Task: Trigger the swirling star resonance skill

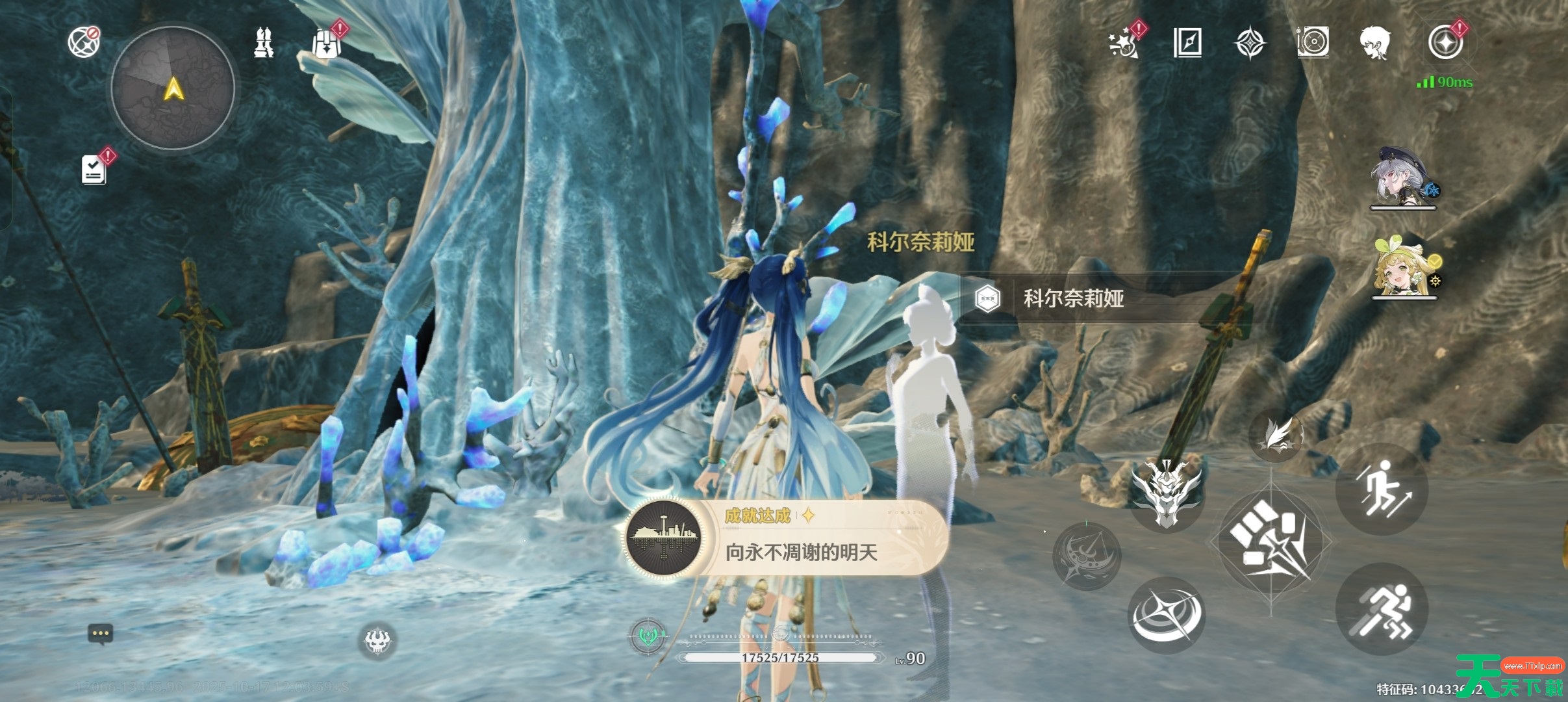Action: 1167,614
